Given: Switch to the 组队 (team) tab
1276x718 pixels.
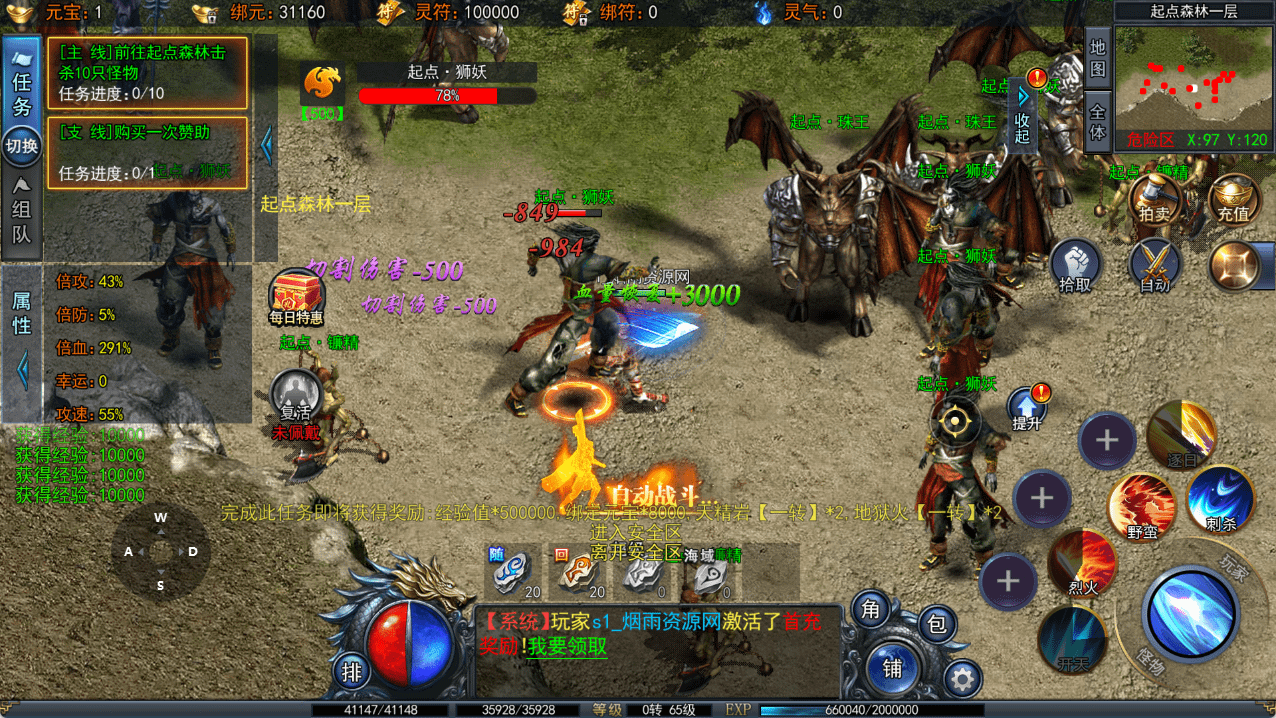Looking at the screenshot, I should pos(21,212).
